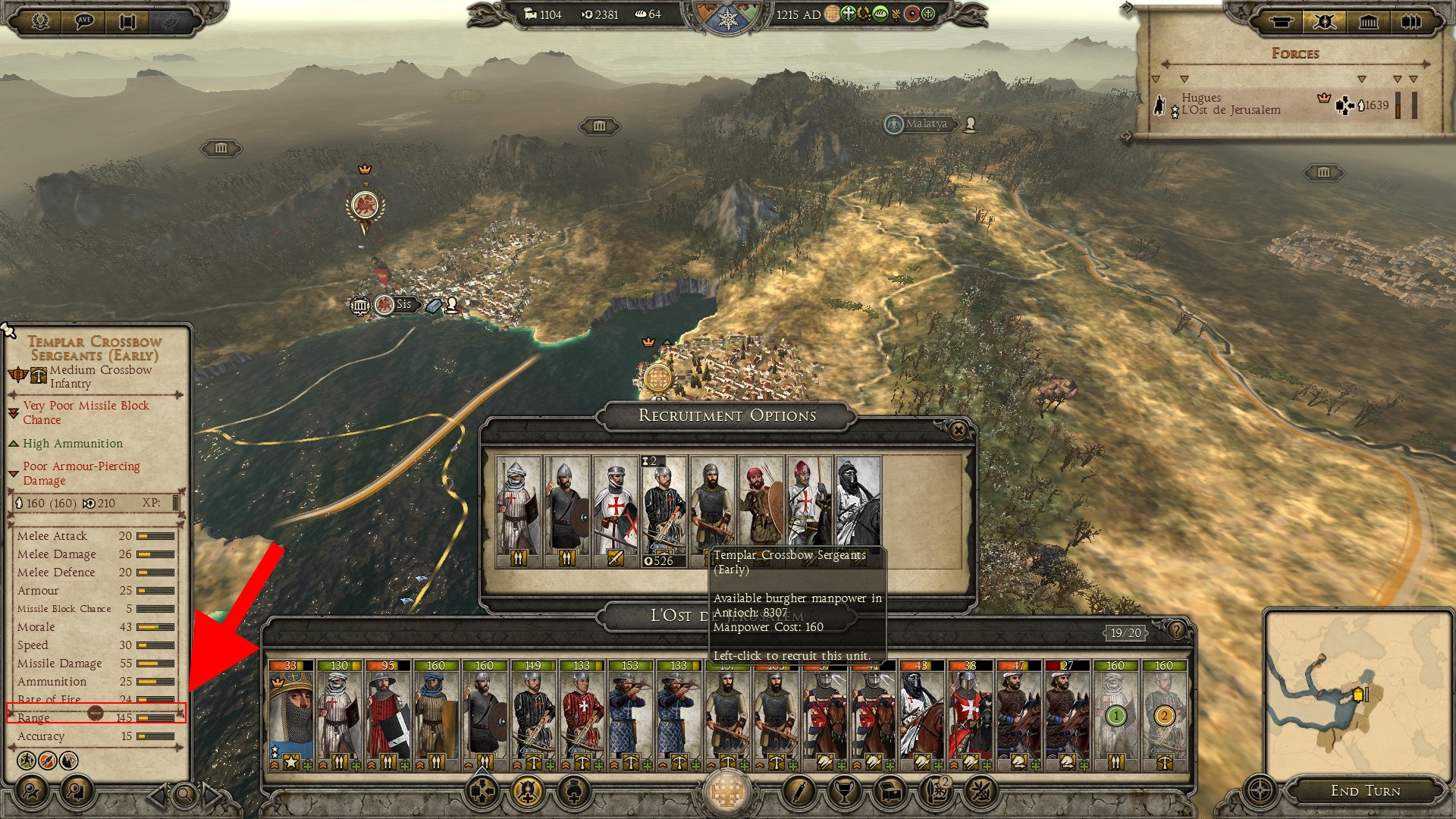Open the laurel wreath faction menu

(40, 20)
